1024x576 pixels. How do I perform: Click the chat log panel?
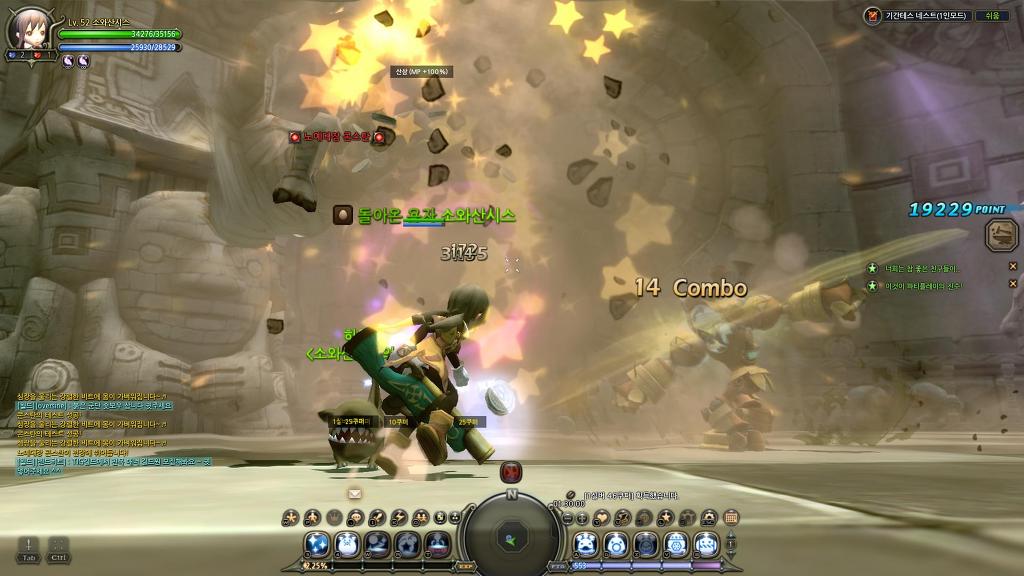pyautogui.click(x=112, y=432)
